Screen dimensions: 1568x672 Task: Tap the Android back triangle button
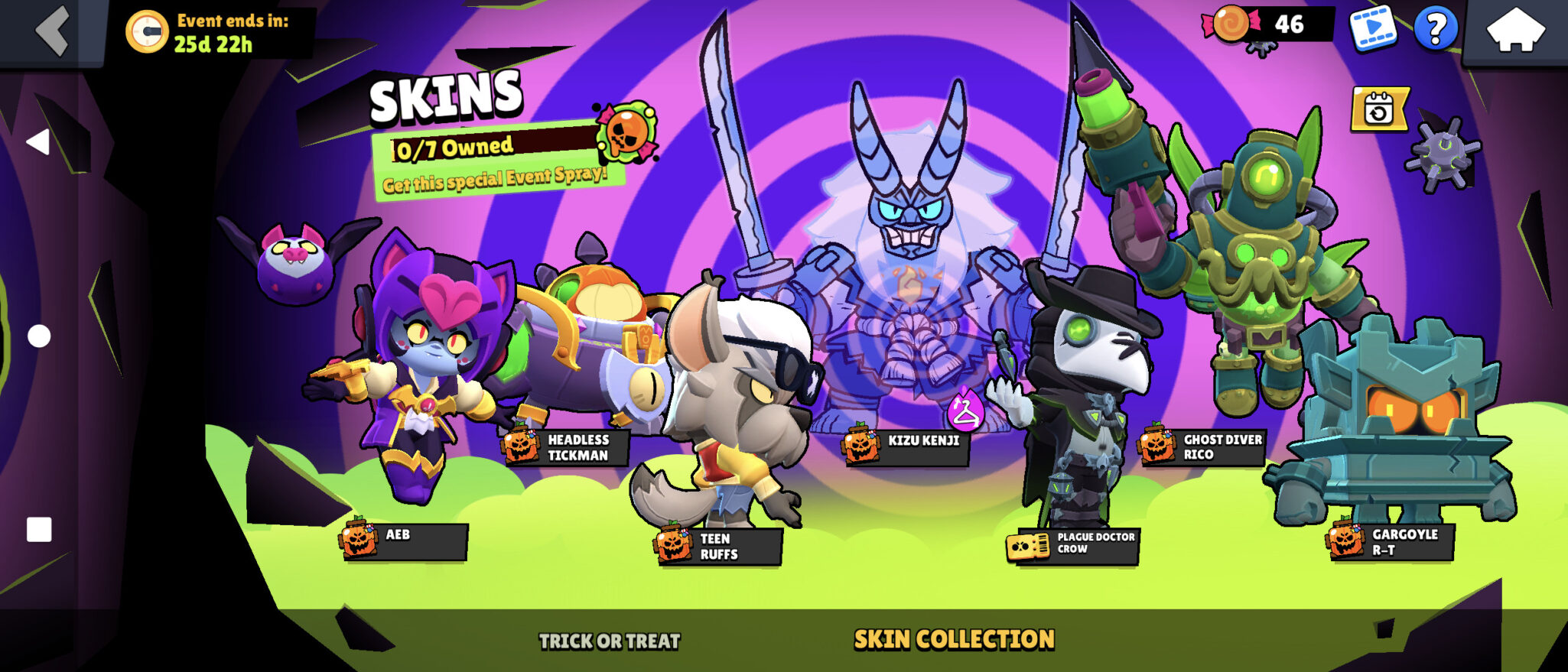pyautogui.click(x=37, y=142)
